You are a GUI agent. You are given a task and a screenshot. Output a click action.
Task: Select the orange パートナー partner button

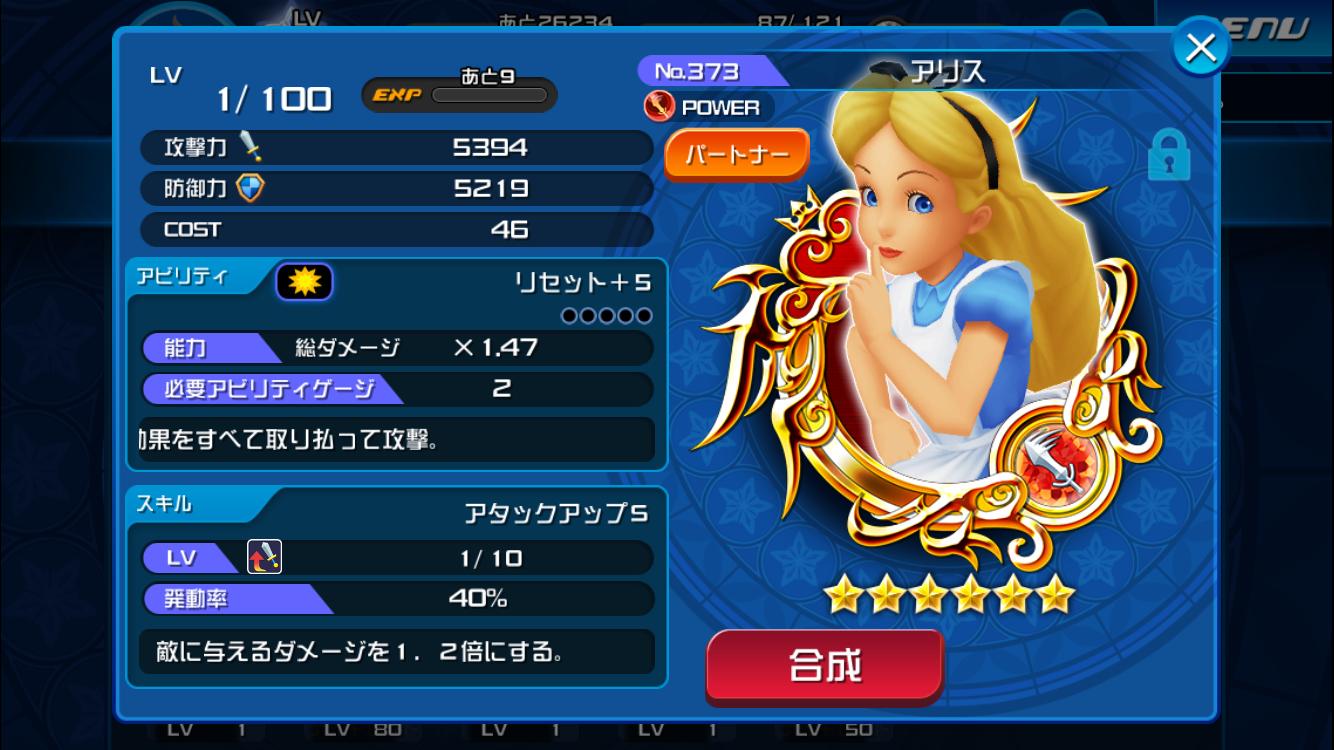736,155
